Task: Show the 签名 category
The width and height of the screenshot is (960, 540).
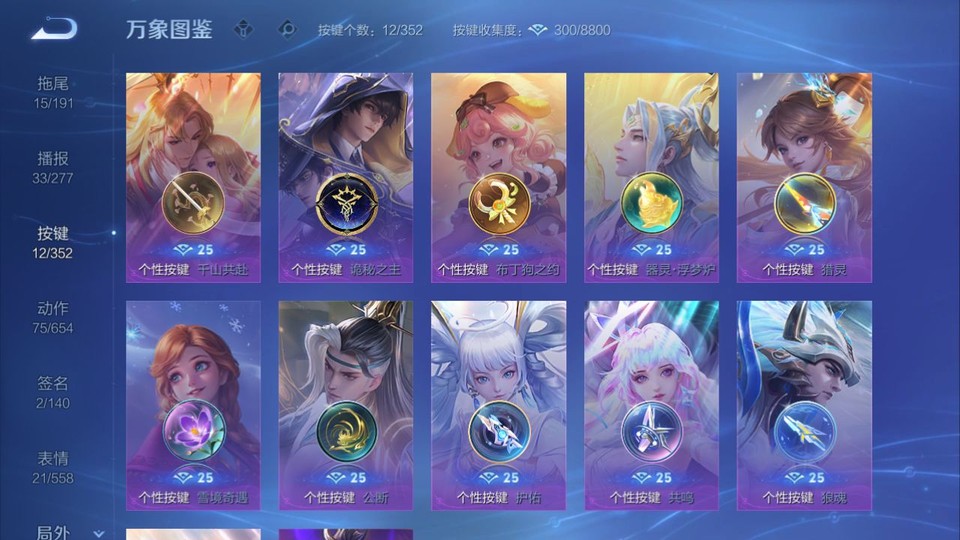Action: point(54,392)
